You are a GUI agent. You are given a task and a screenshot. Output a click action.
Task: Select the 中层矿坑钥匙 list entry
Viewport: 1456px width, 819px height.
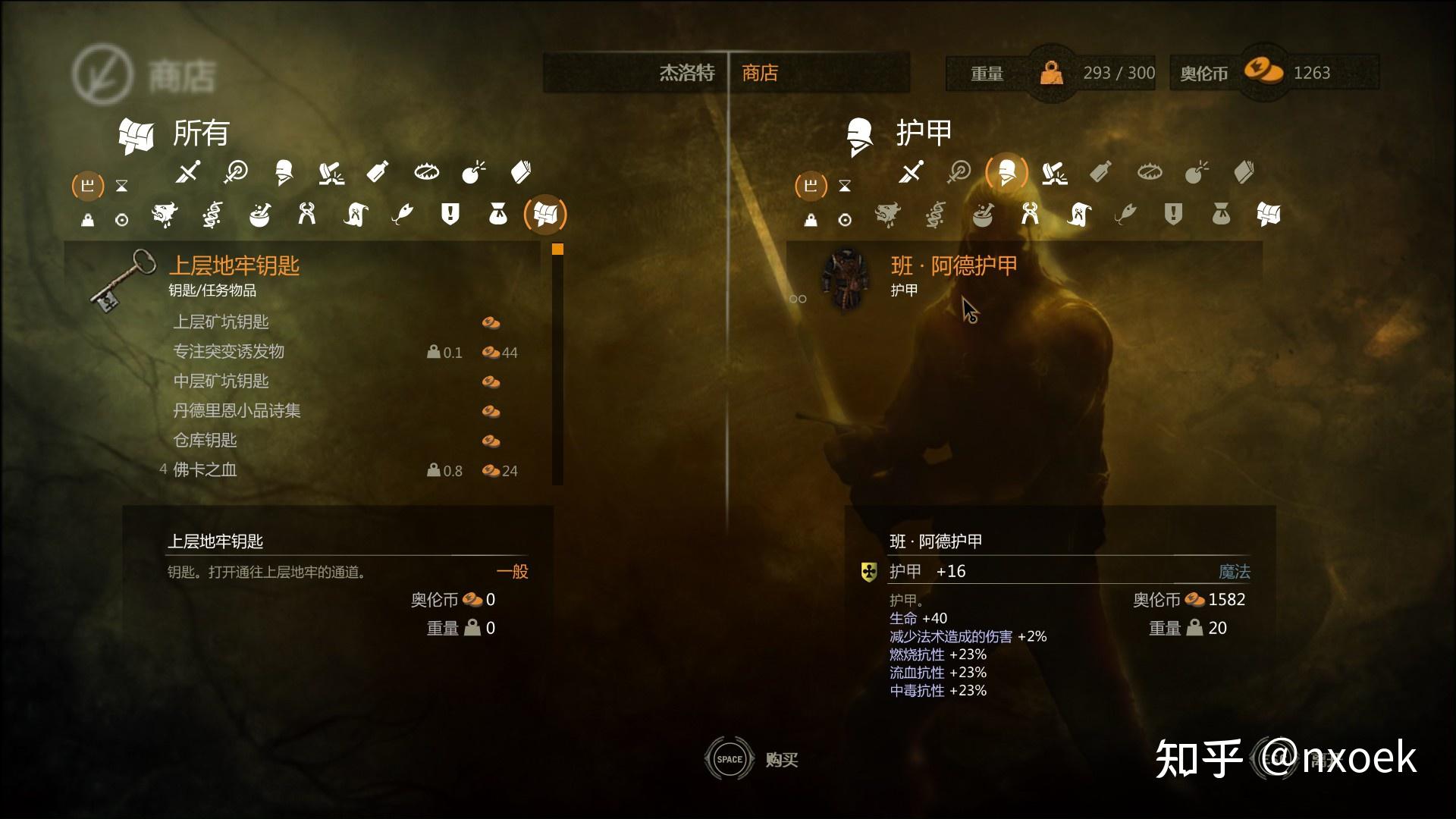tap(221, 381)
